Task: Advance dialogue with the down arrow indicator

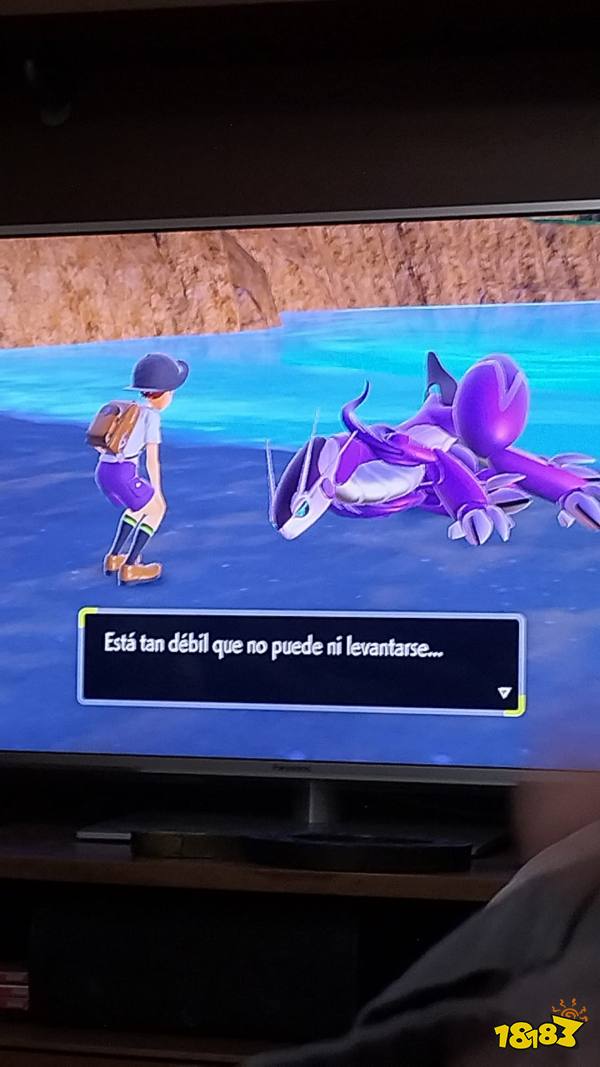Action: [x=503, y=691]
